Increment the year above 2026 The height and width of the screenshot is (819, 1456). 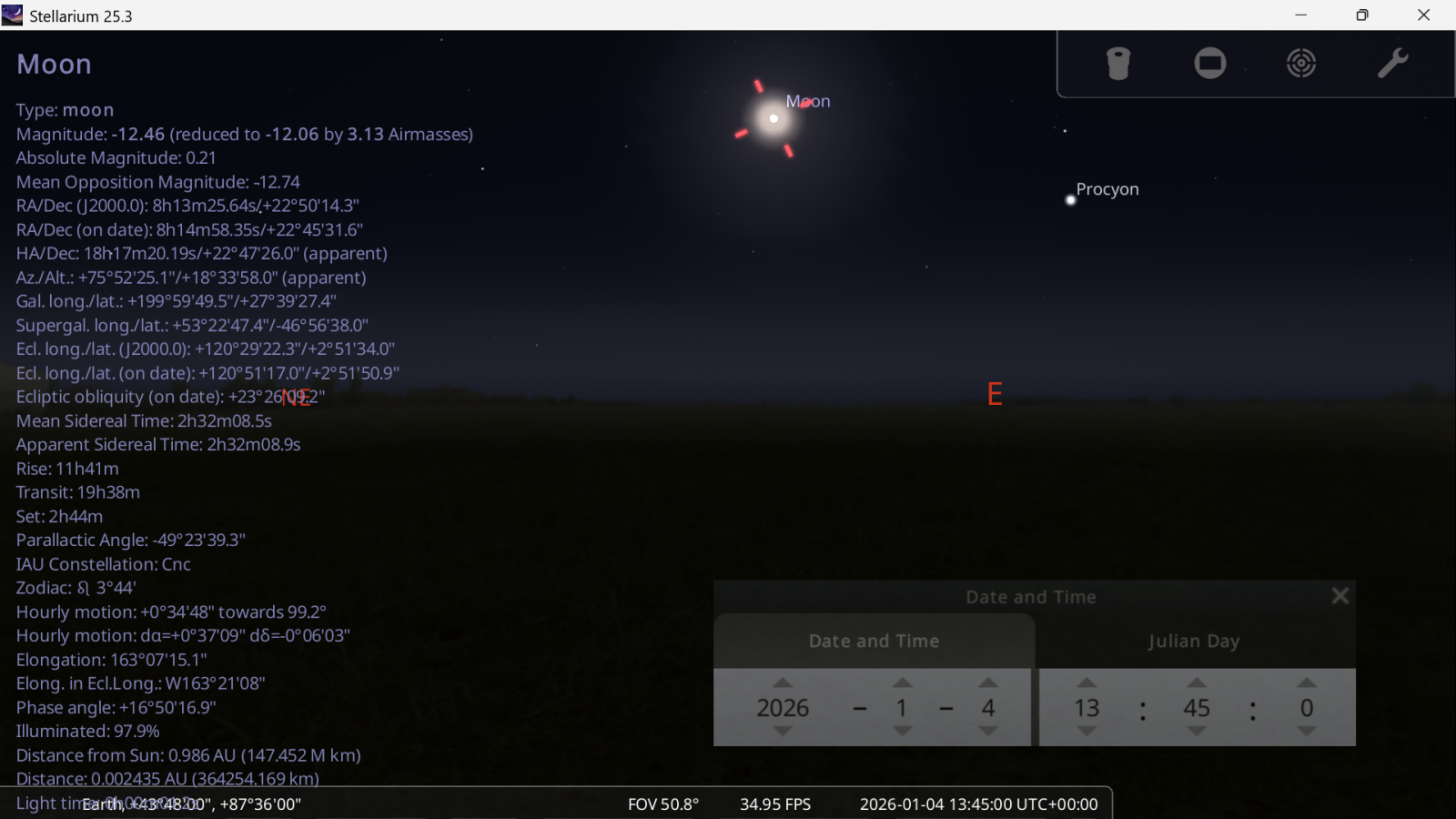point(784,682)
